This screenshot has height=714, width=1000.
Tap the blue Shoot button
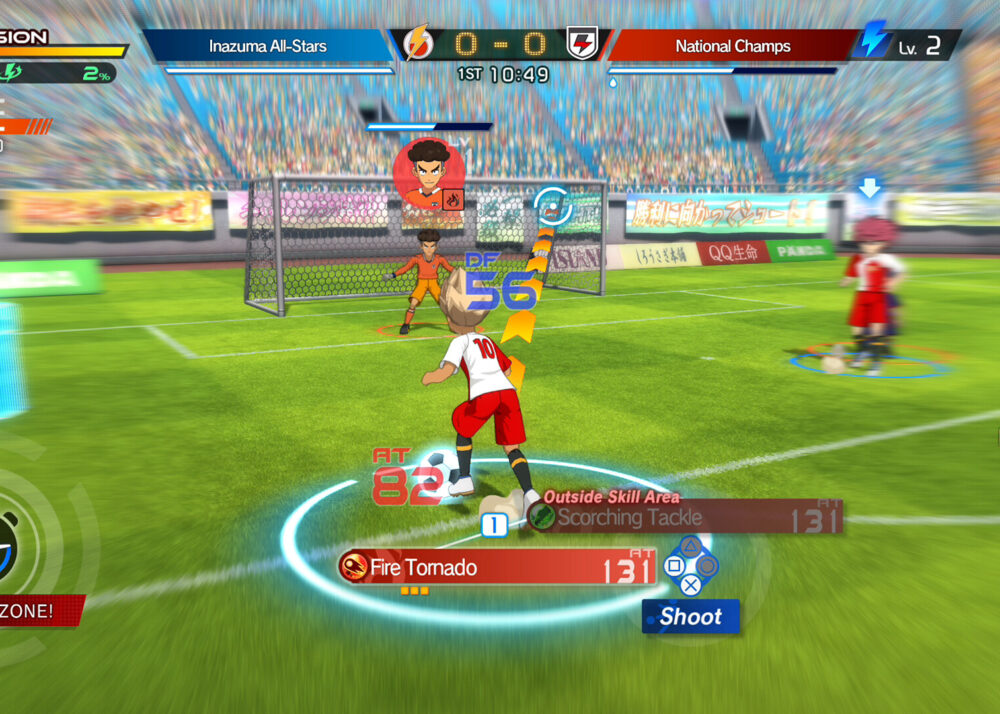(691, 617)
